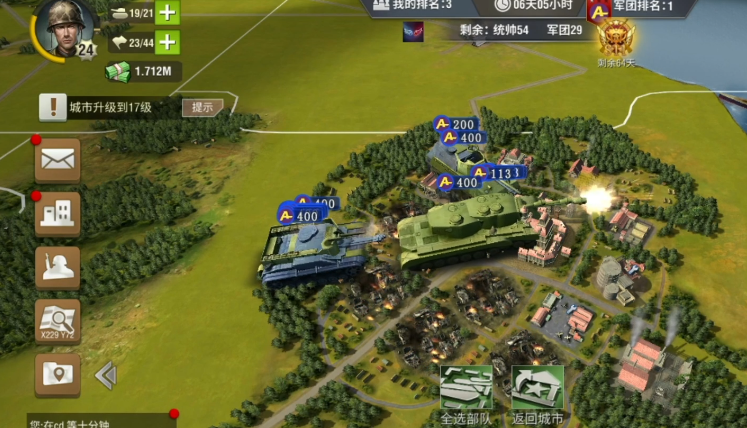Open the city upgrade quest tracker
Viewport: 747px width, 428px height.
click(110, 107)
